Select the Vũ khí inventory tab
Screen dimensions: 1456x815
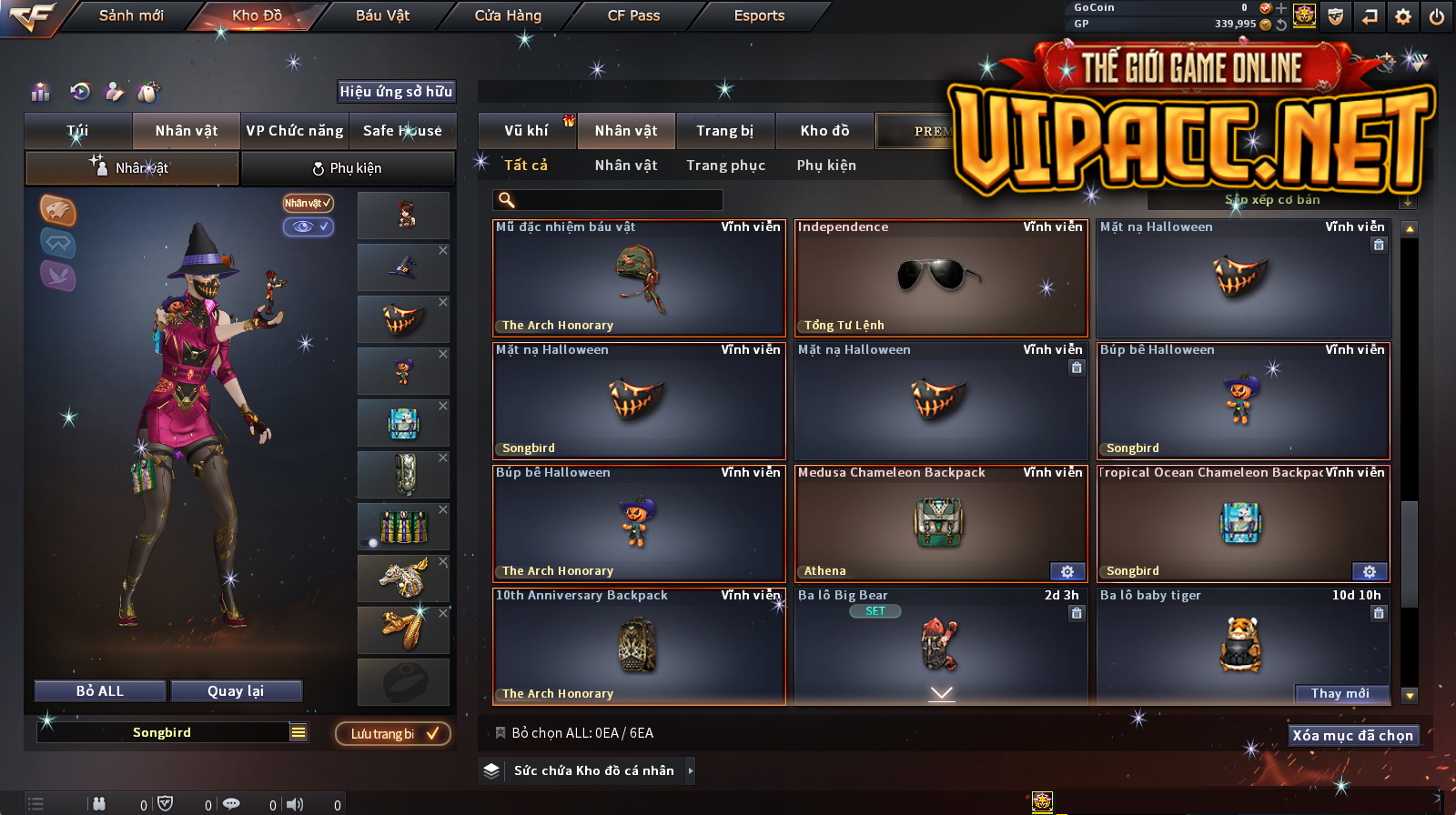coord(526,131)
